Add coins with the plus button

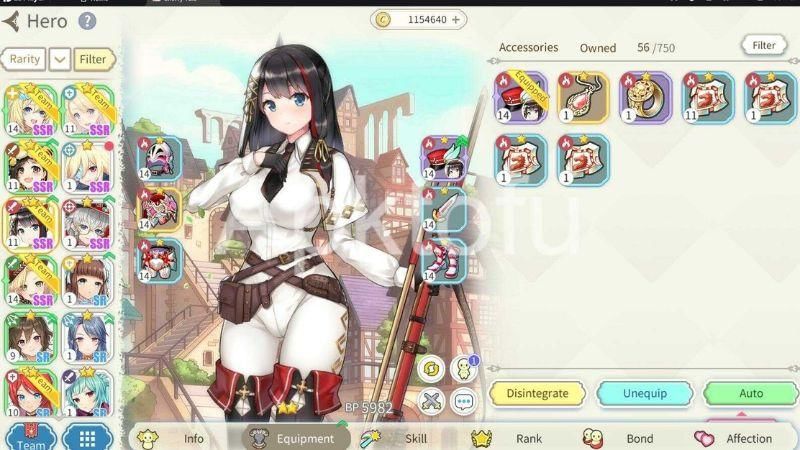tap(456, 19)
